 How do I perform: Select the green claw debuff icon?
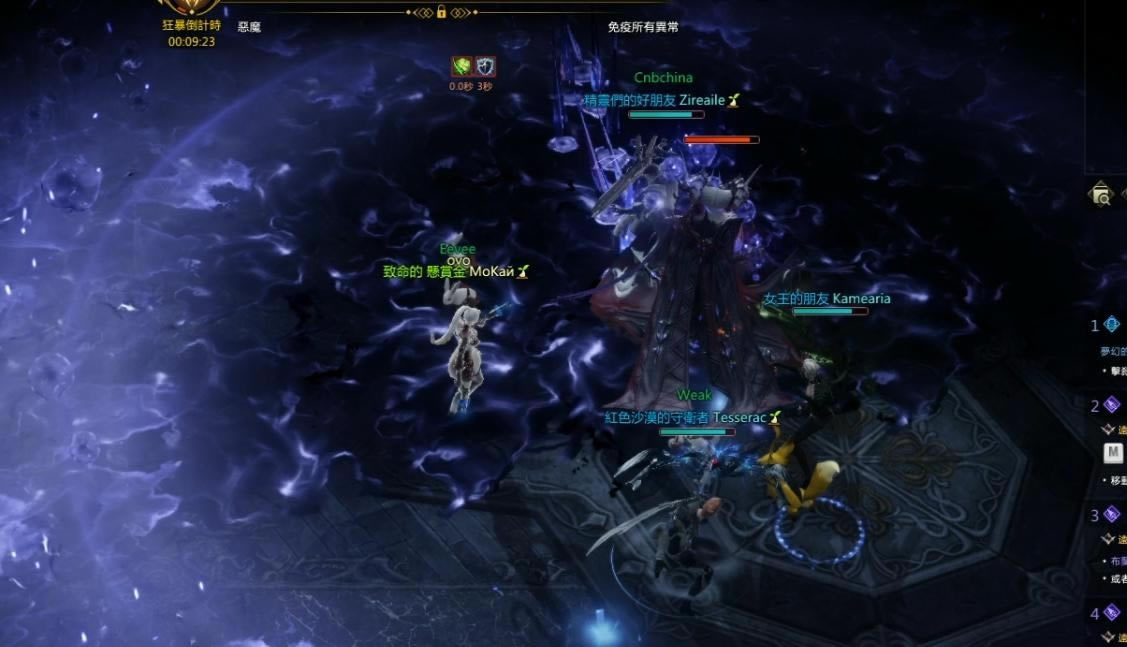(461, 67)
